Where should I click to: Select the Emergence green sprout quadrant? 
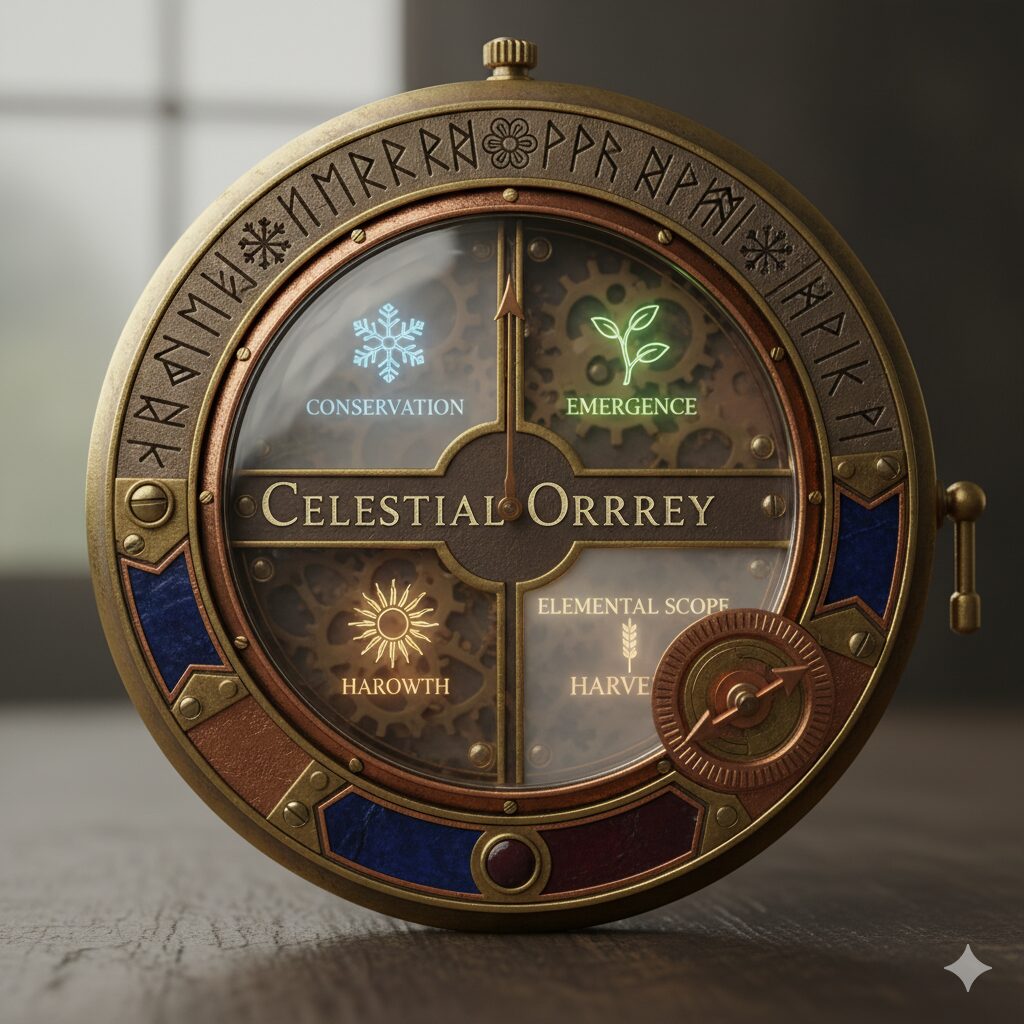pyautogui.click(x=630, y=360)
